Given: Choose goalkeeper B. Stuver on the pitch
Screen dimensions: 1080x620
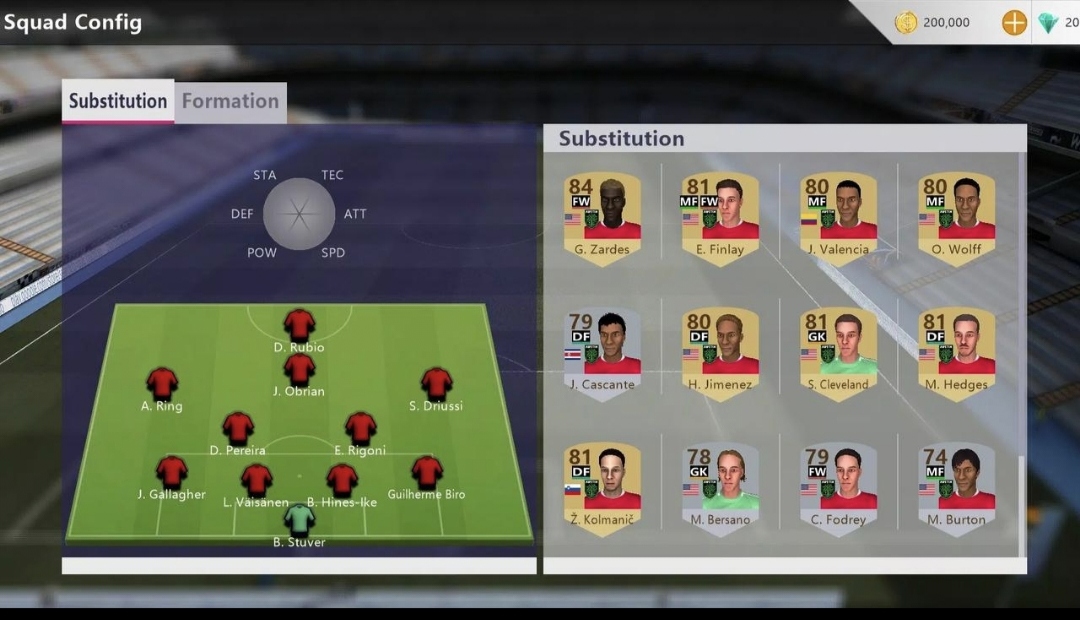Looking at the screenshot, I should [x=299, y=521].
